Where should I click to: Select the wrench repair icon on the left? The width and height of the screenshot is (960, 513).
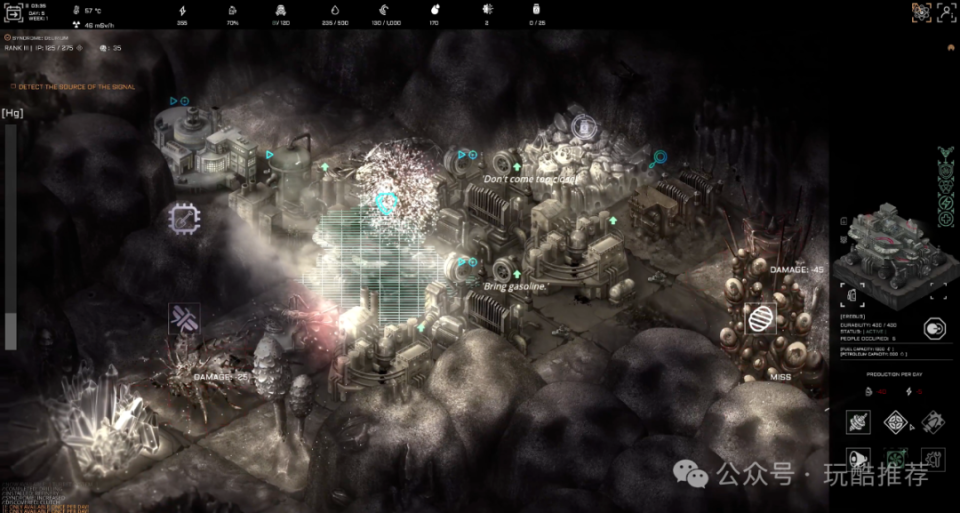pos(184,320)
